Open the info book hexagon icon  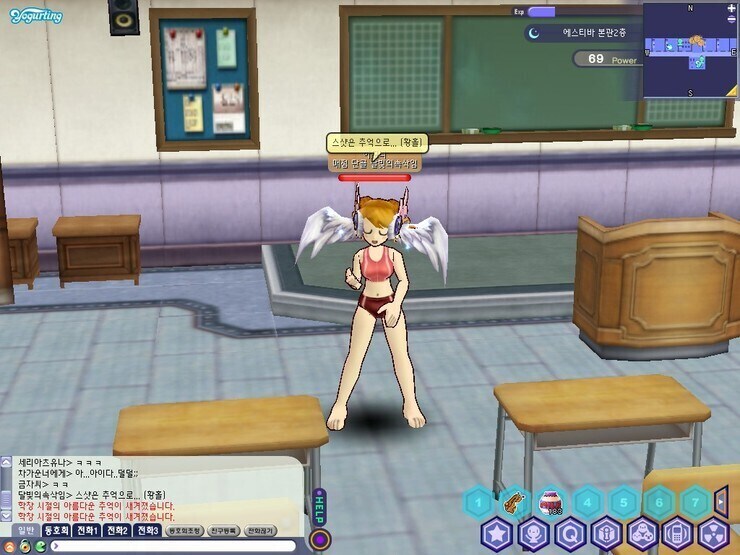606,534
